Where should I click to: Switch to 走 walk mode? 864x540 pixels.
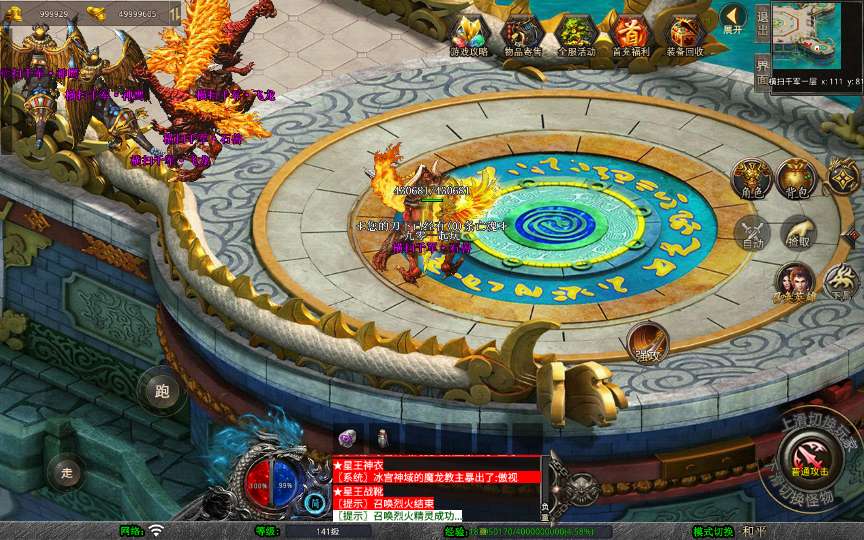pyautogui.click(x=68, y=471)
